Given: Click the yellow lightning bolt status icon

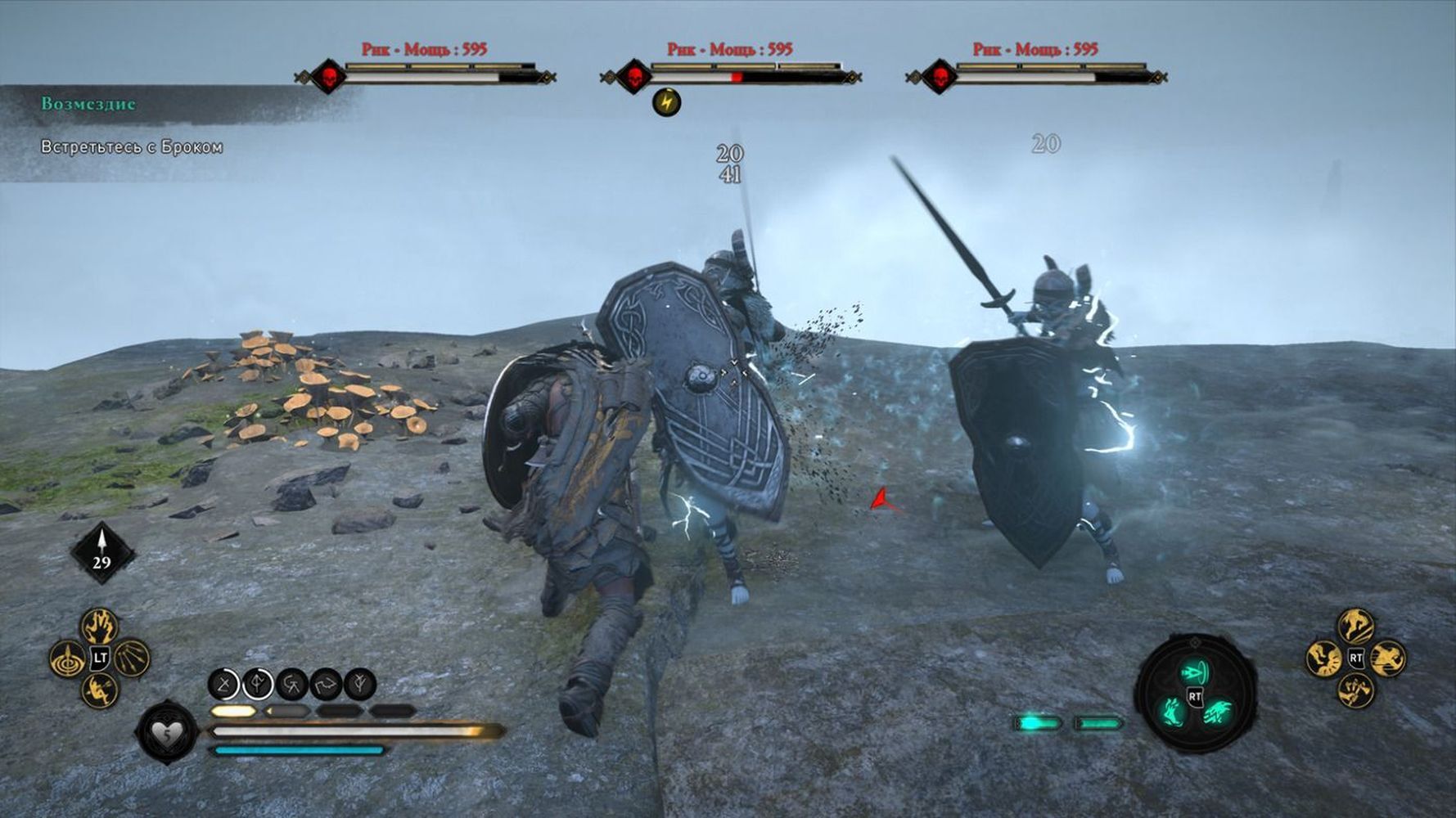Looking at the screenshot, I should pos(667,102).
